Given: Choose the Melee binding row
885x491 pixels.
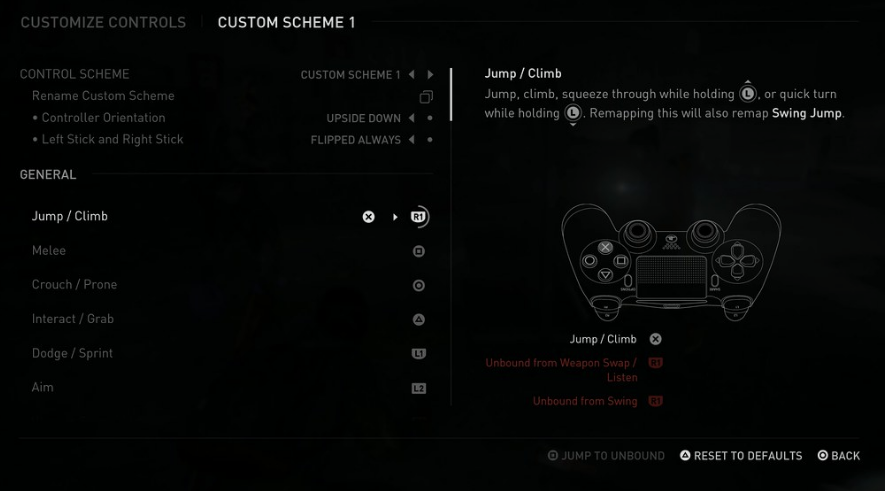Looking at the screenshot, I should pyautogui.click(x=49, y=251).
